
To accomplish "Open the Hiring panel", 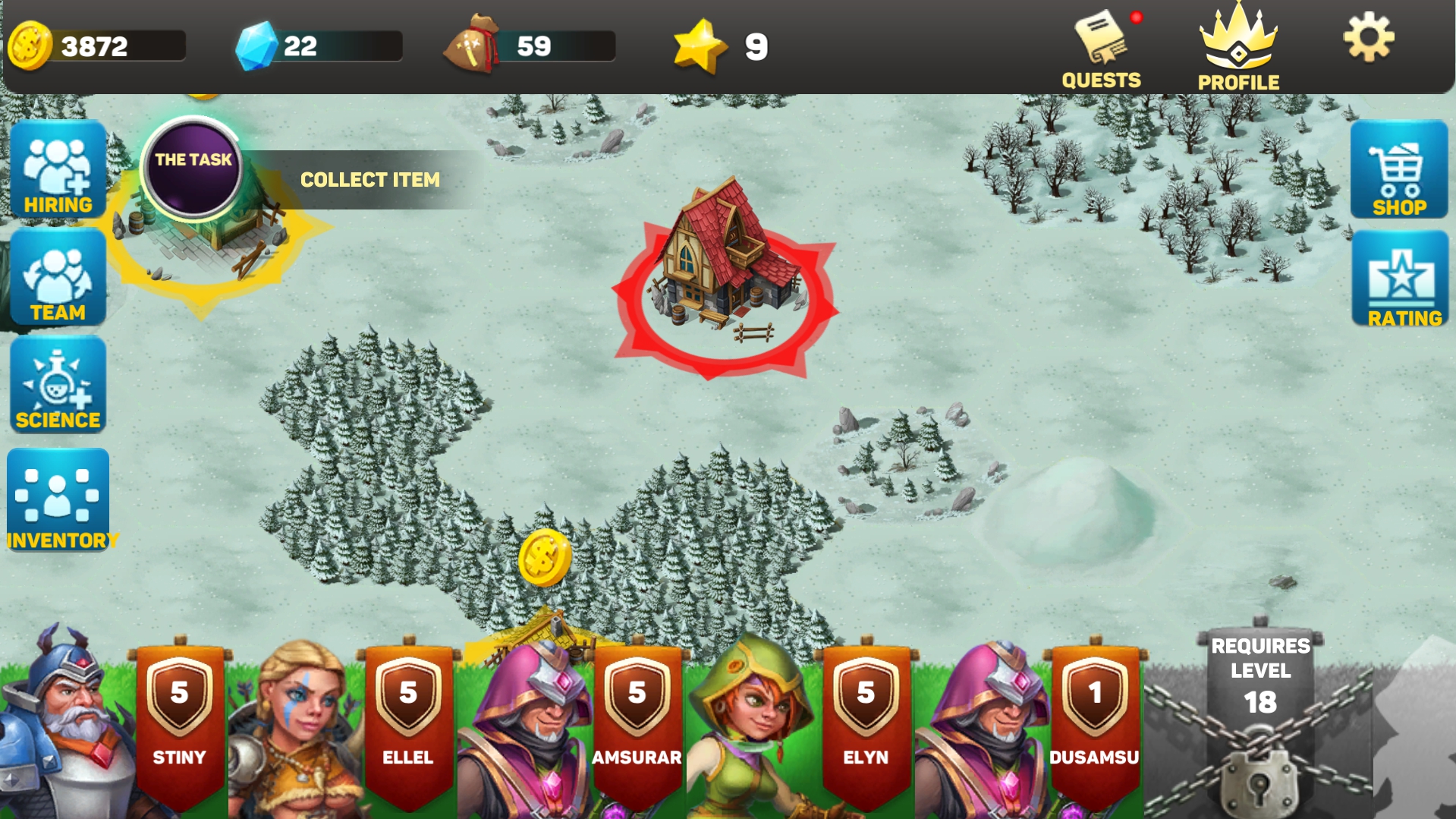I will (56, 169).
